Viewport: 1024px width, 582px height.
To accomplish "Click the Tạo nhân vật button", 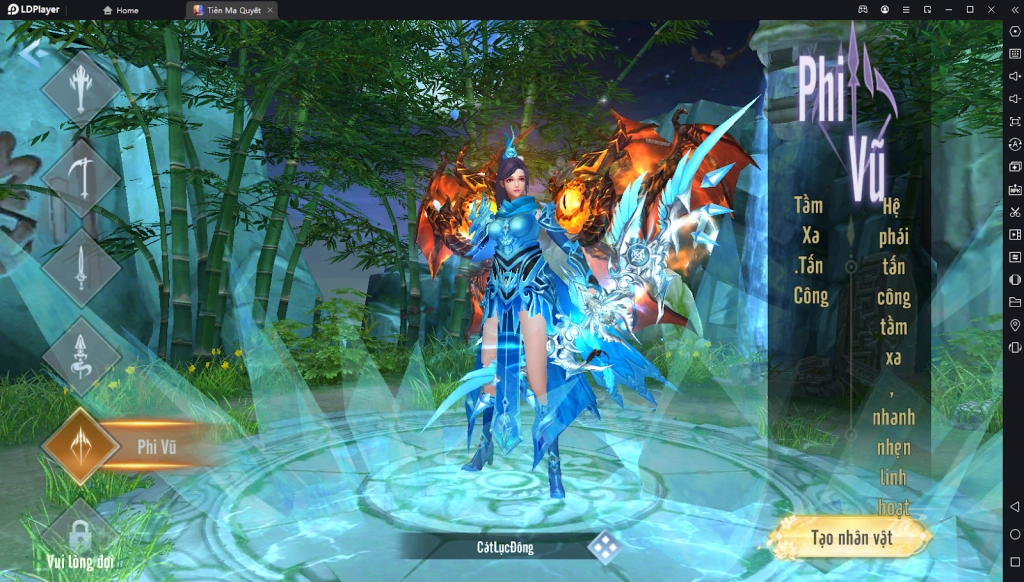I will [851, 538].
